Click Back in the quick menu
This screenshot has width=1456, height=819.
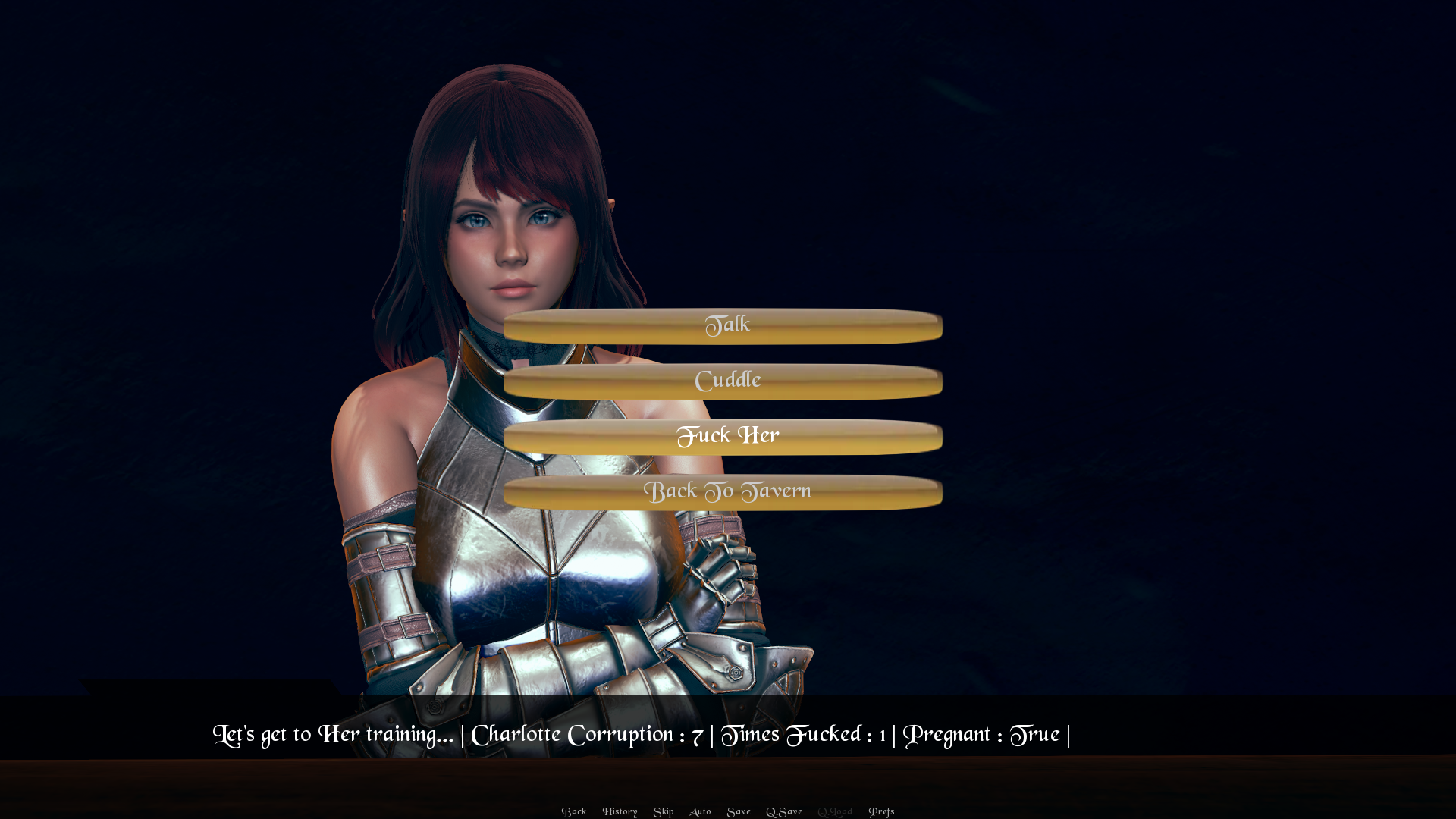coord(574,811)
